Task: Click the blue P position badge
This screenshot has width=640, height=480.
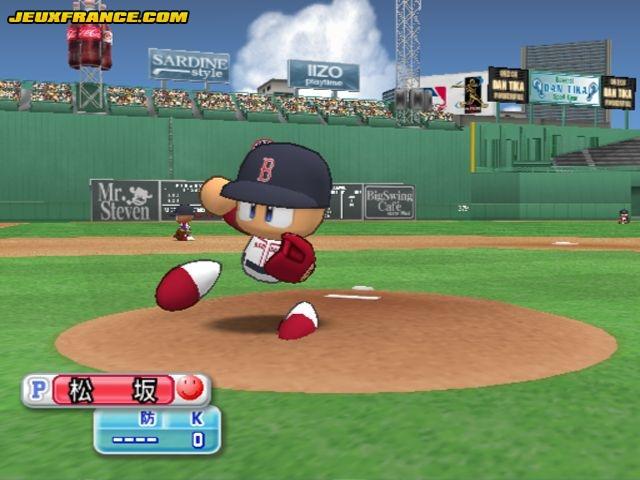Action: (x=37, y=390)
